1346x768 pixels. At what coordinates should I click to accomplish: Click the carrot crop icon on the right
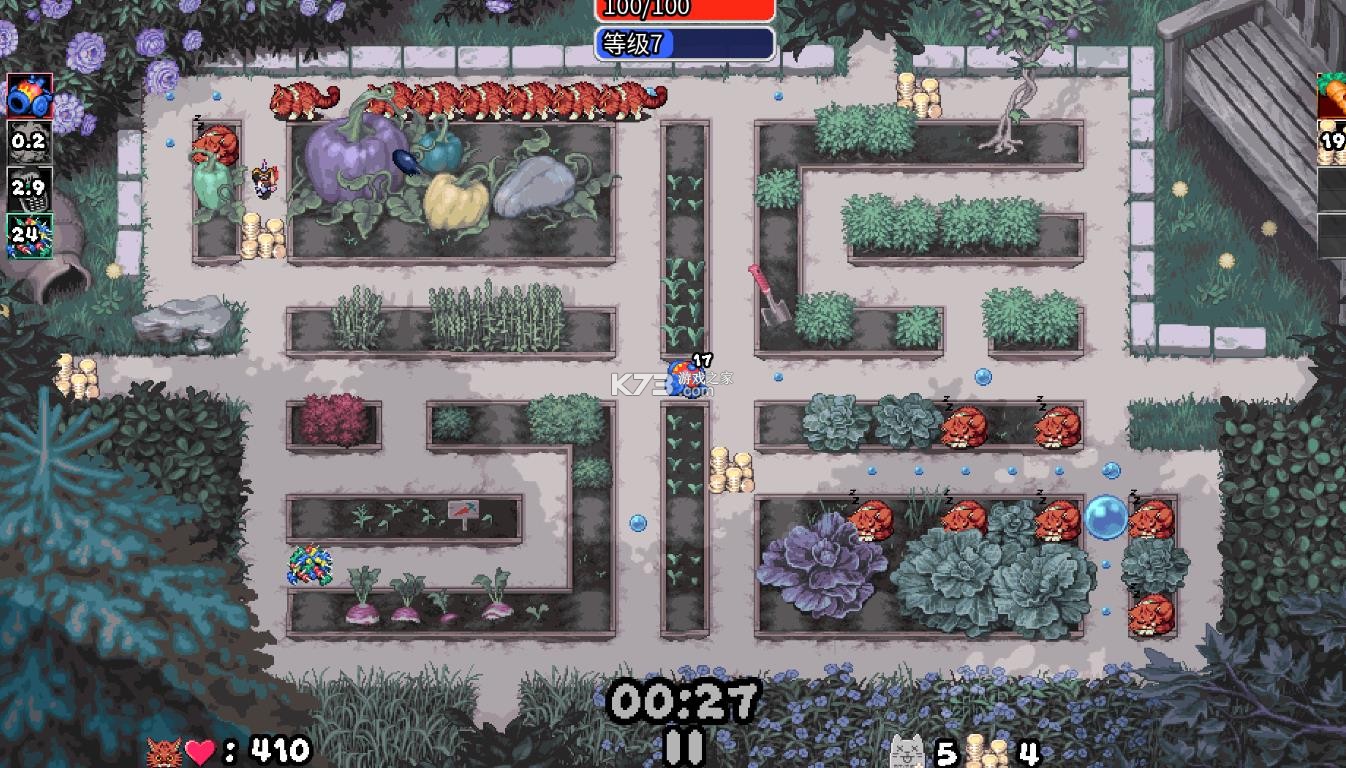(x=1333, y=96)
